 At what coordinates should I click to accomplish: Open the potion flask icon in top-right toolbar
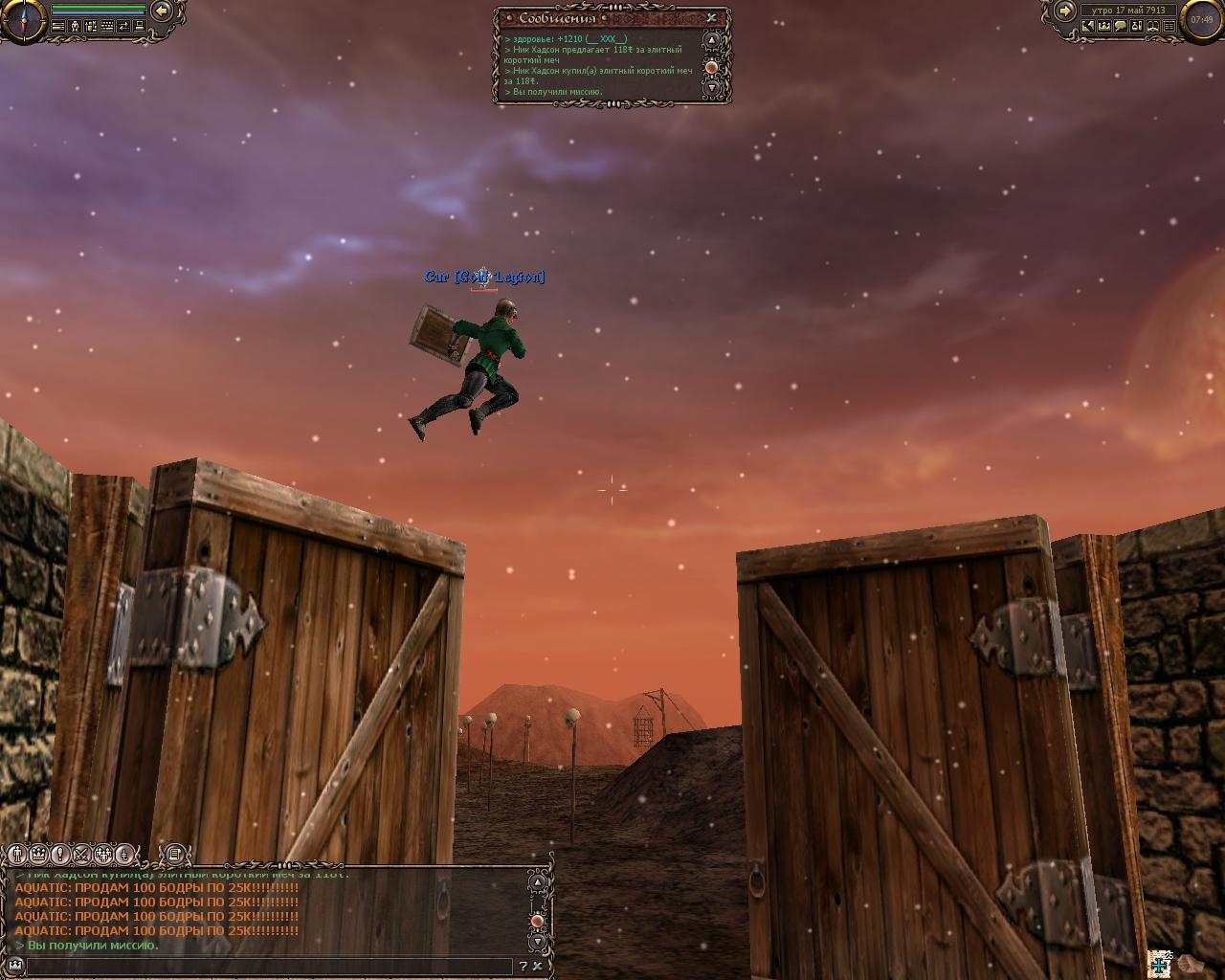click(x=1137, y=27)
